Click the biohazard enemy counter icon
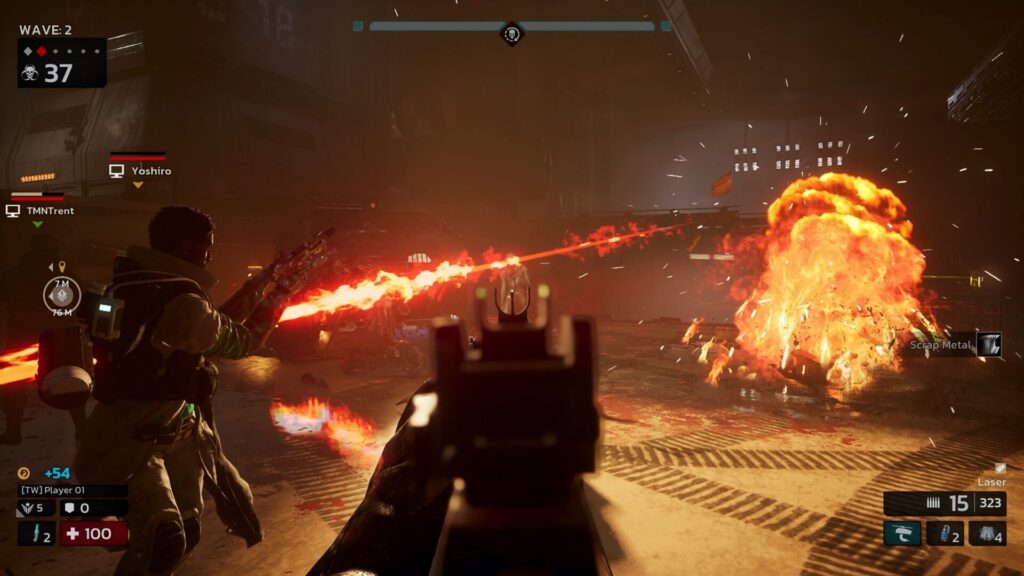 pos(30,73)
